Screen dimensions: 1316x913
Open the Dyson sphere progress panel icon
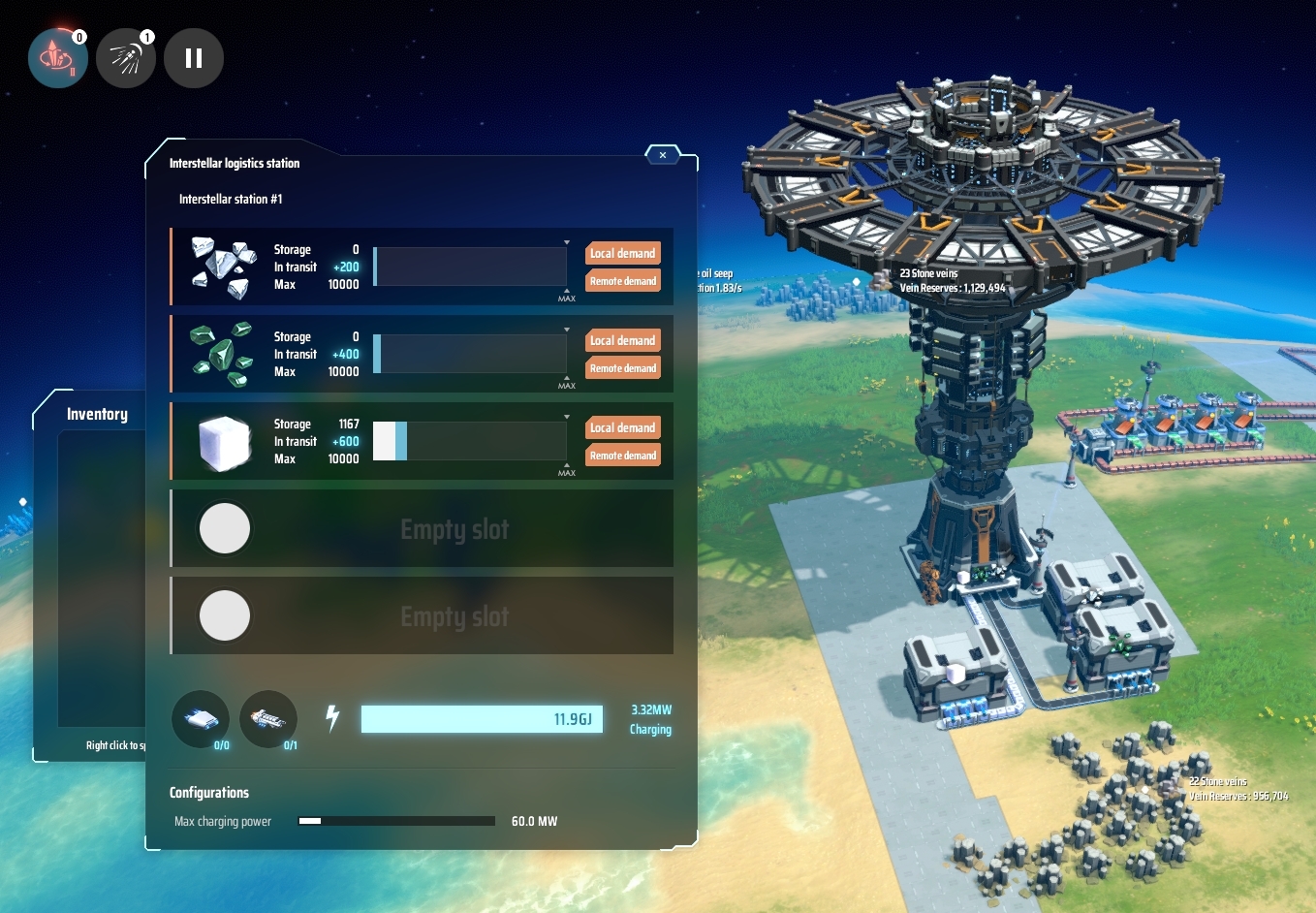tap(58, 58)
